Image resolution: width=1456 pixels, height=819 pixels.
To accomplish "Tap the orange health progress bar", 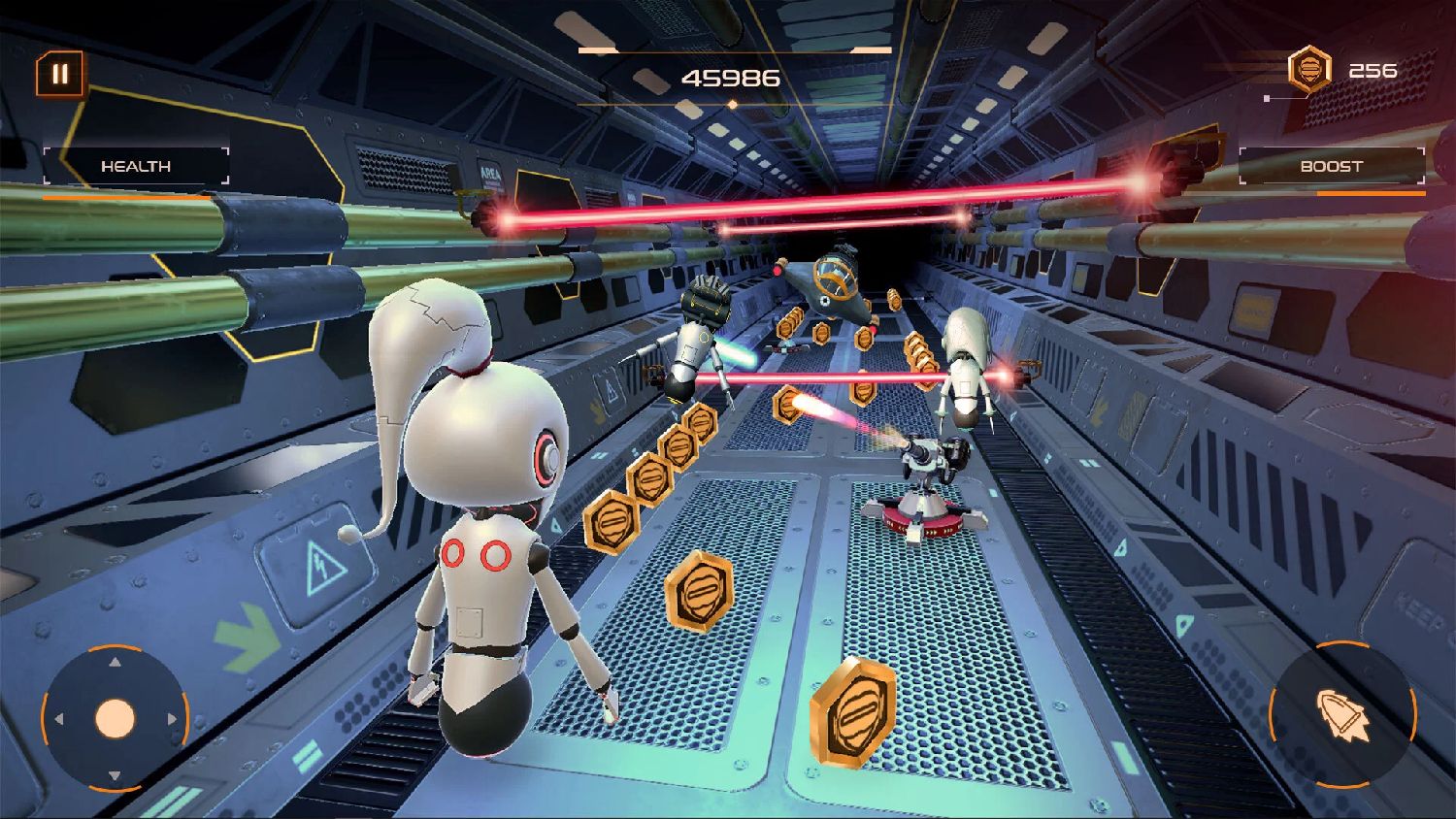I will click(126, 198).
